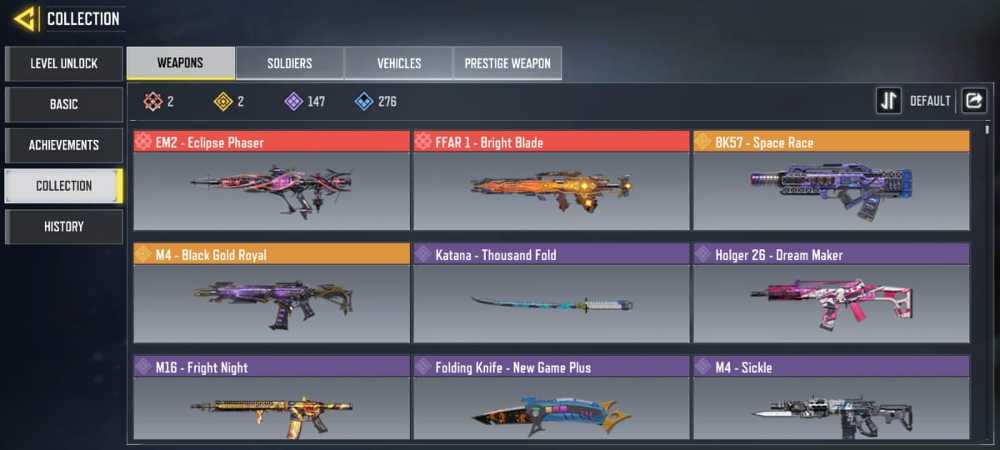The image size is (1000, 450).
Task: Select the BK57 - Space Race weapon
Action: click(831, 181)
